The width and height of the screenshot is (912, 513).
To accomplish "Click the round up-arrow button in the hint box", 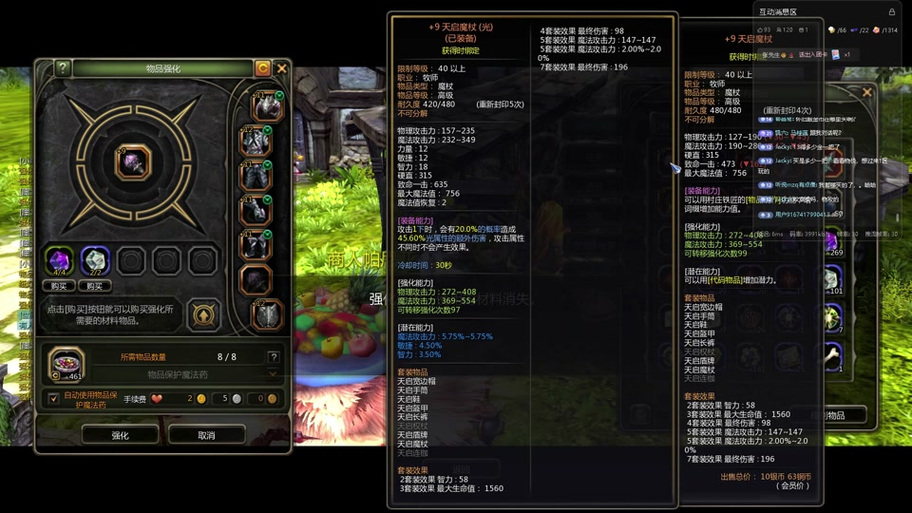I will click(x=203, y=314).
